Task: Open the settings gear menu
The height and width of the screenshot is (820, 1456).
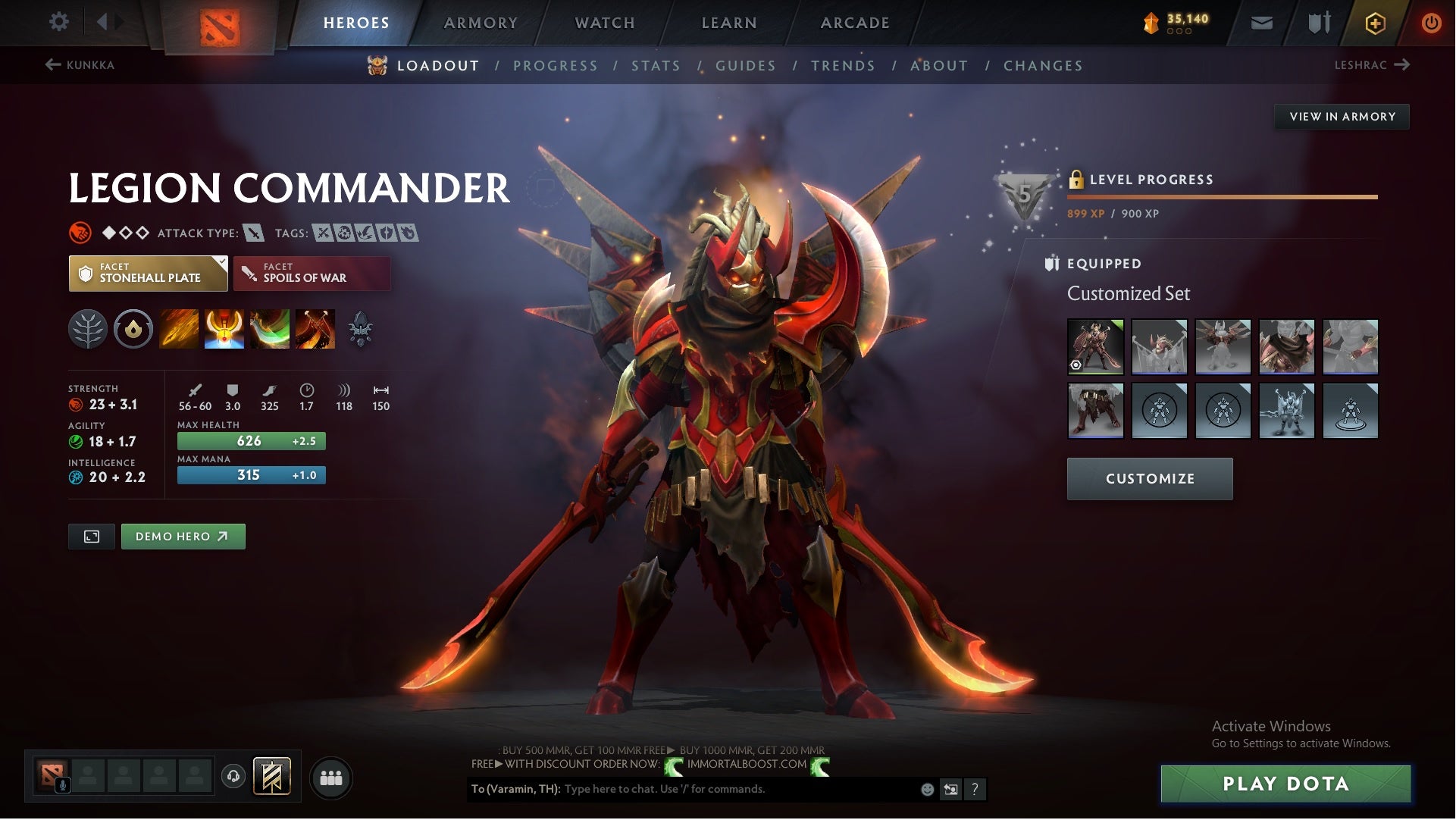Action: (59, 22)
